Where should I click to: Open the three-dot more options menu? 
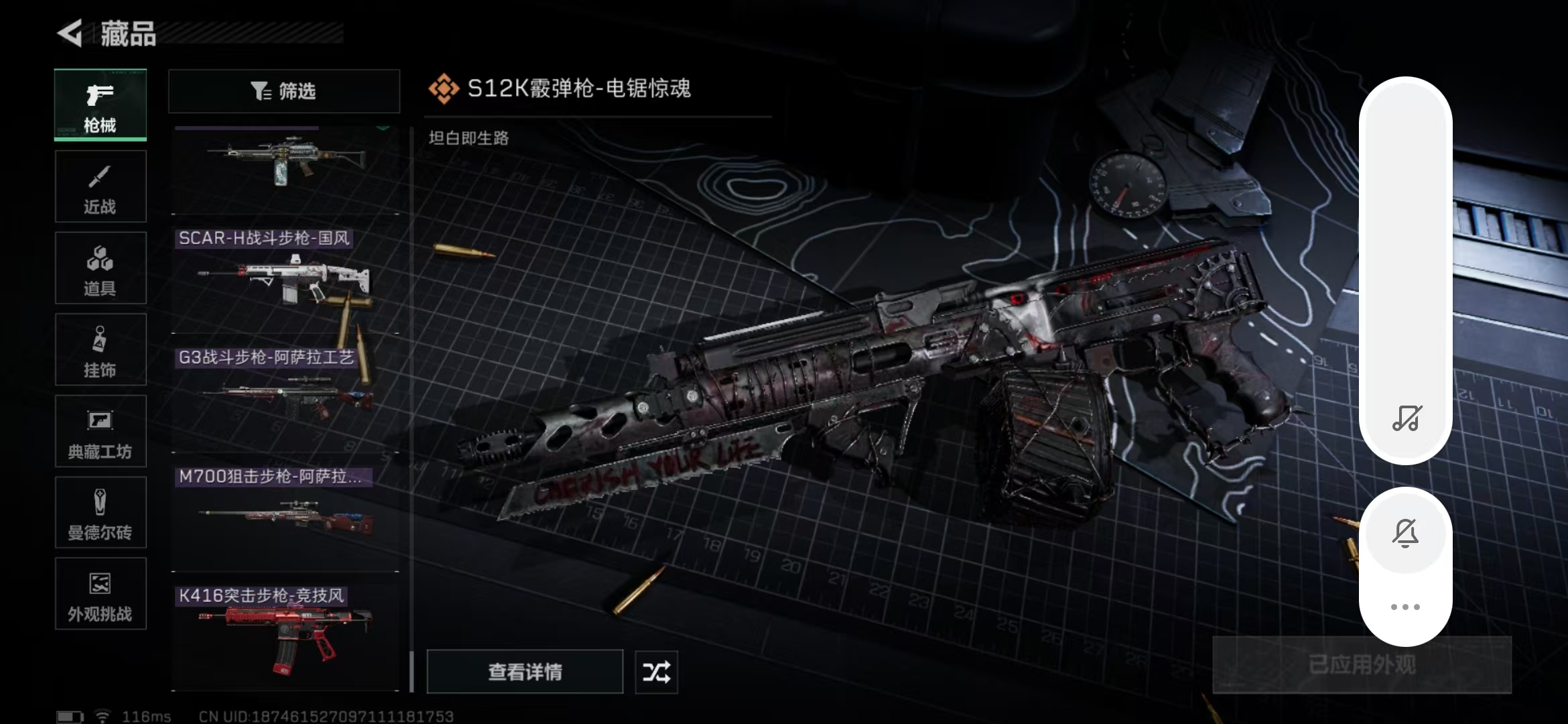(x=1406, y=607)
